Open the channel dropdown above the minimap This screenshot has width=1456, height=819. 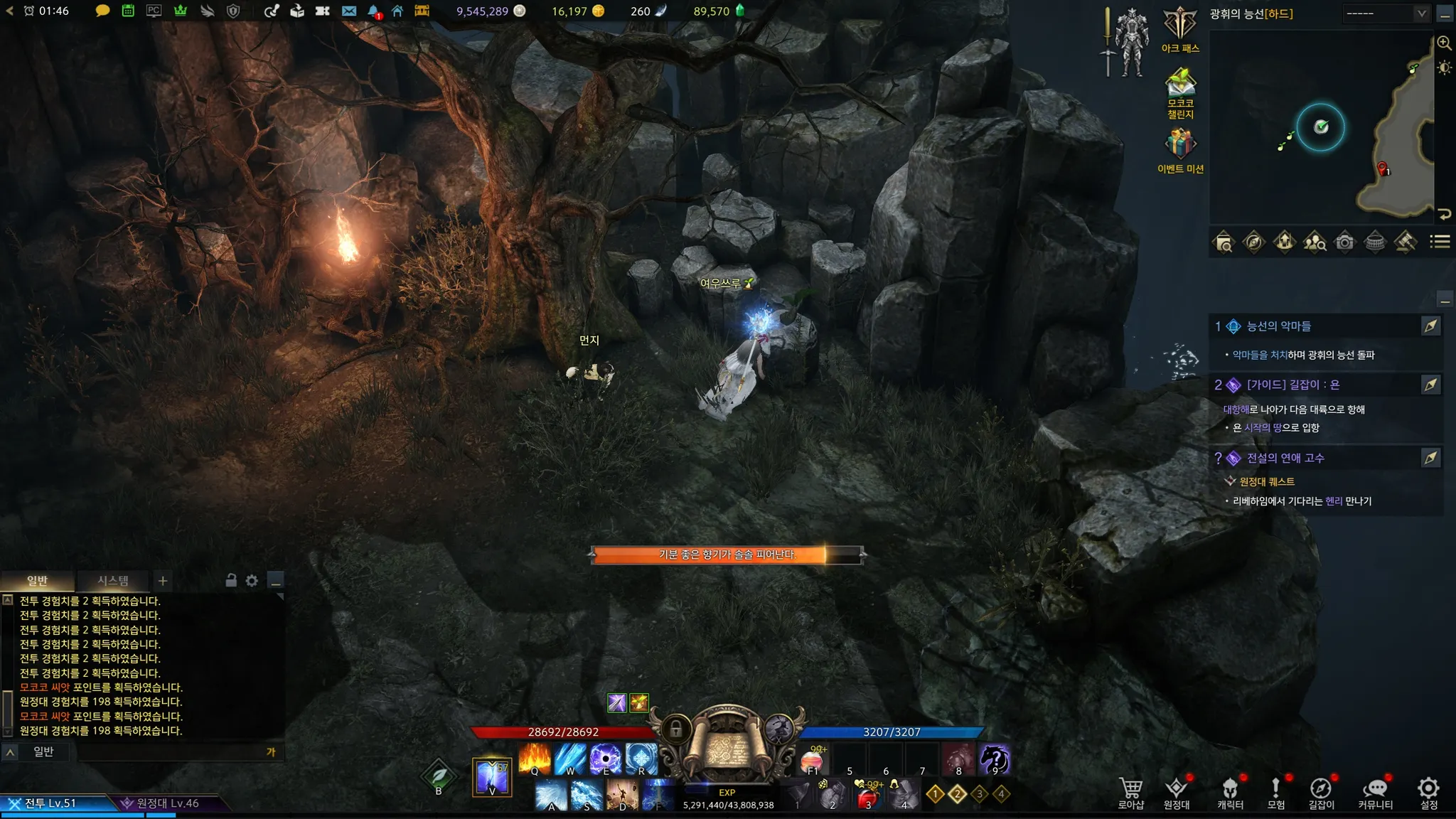[x=1386, y=14]
